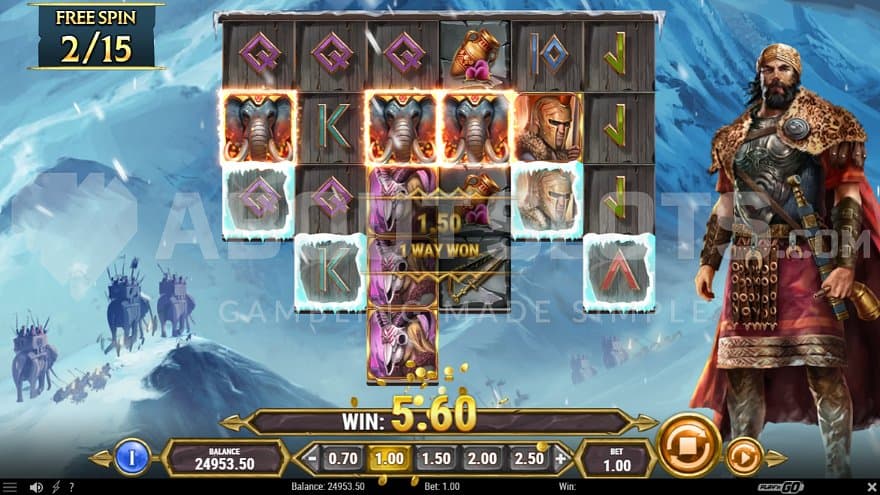
Task: Toggle the sound speaker icon
Action: pyautogui.click(x=36, y=487)
